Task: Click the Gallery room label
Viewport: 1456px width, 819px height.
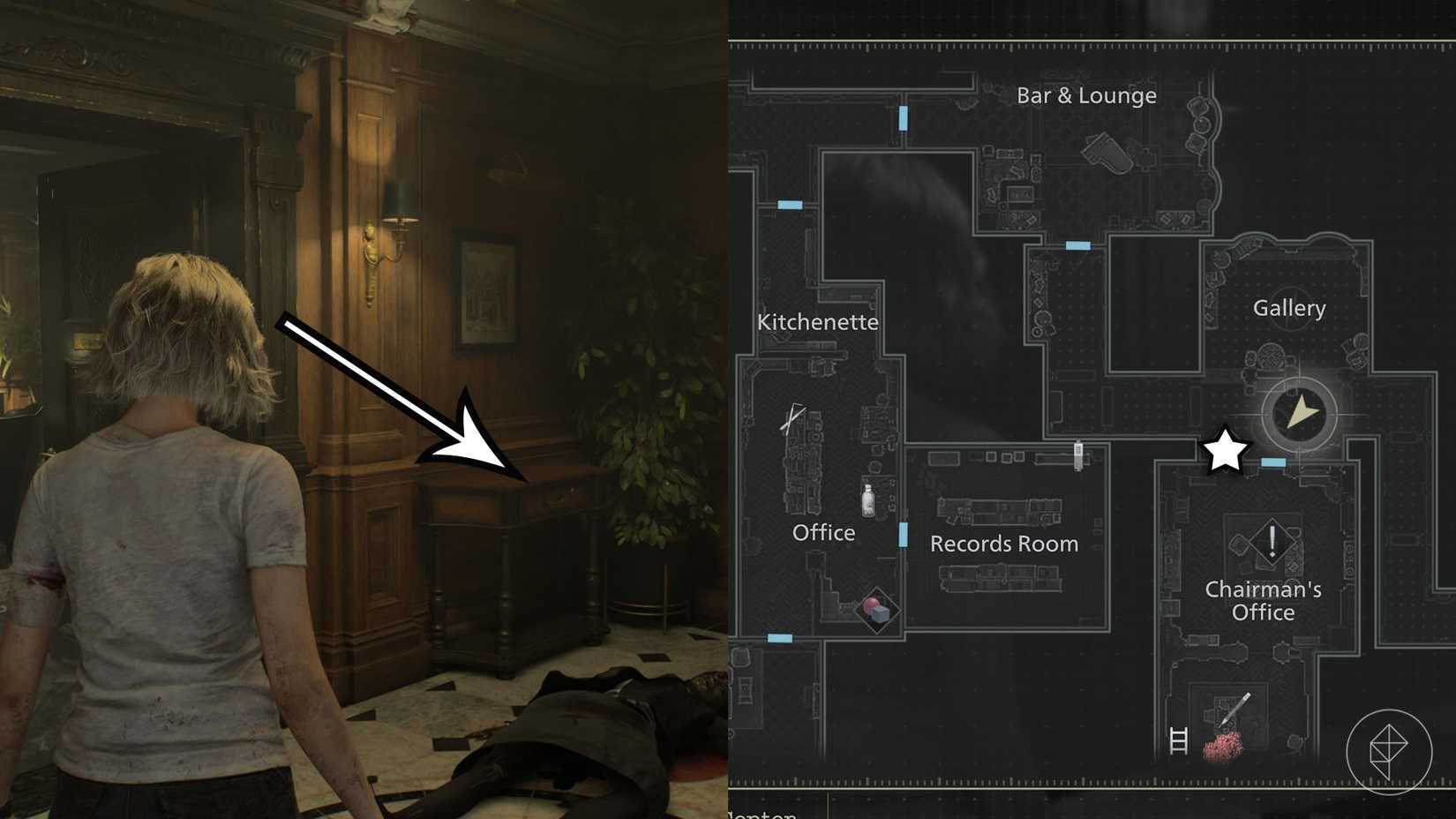Action: click(1289, 308)
